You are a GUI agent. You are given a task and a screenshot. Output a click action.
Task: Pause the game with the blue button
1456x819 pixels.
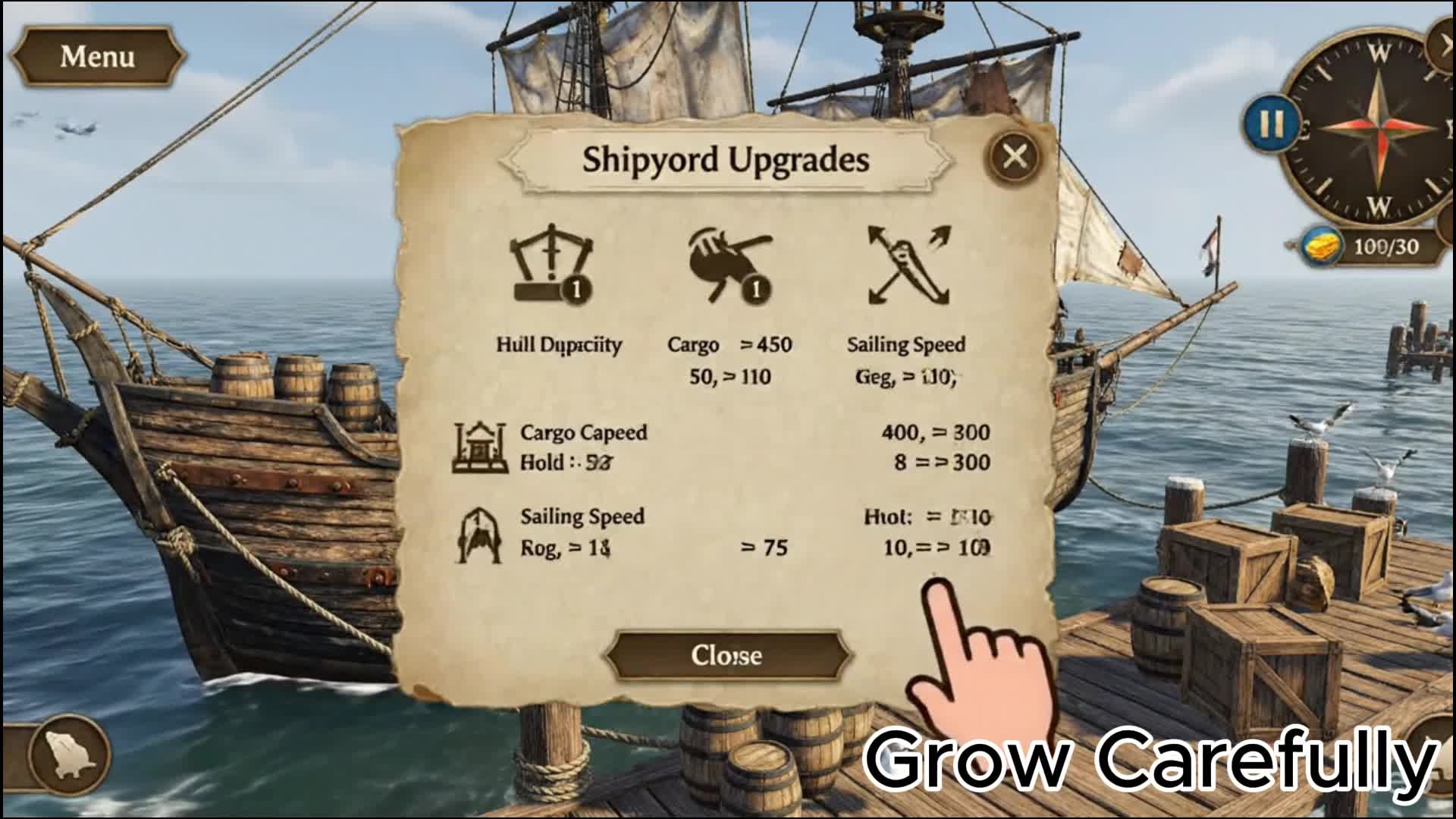[x=1271, y=124]
